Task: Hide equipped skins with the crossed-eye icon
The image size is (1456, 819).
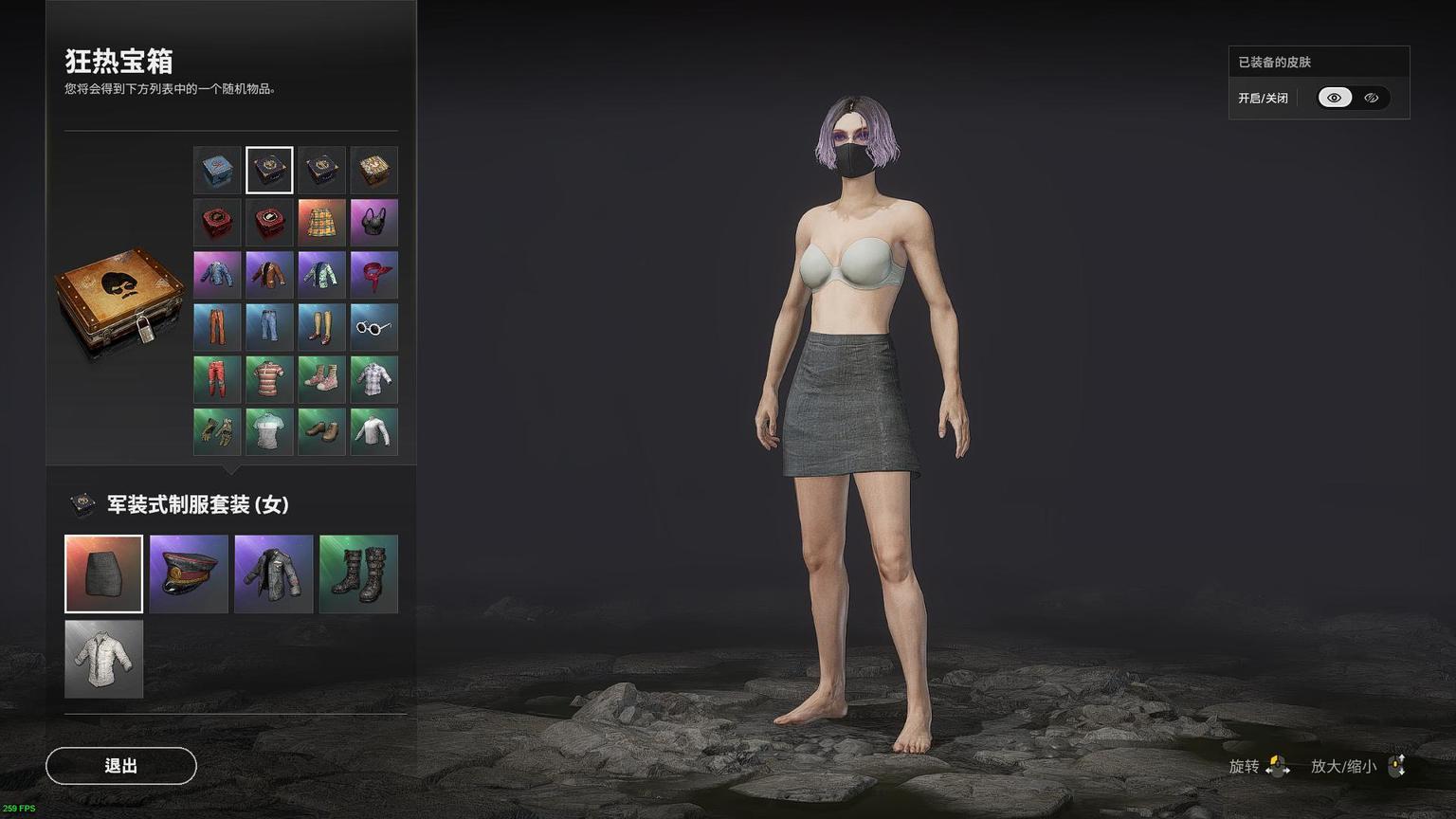Action: tap(1371, 98)
